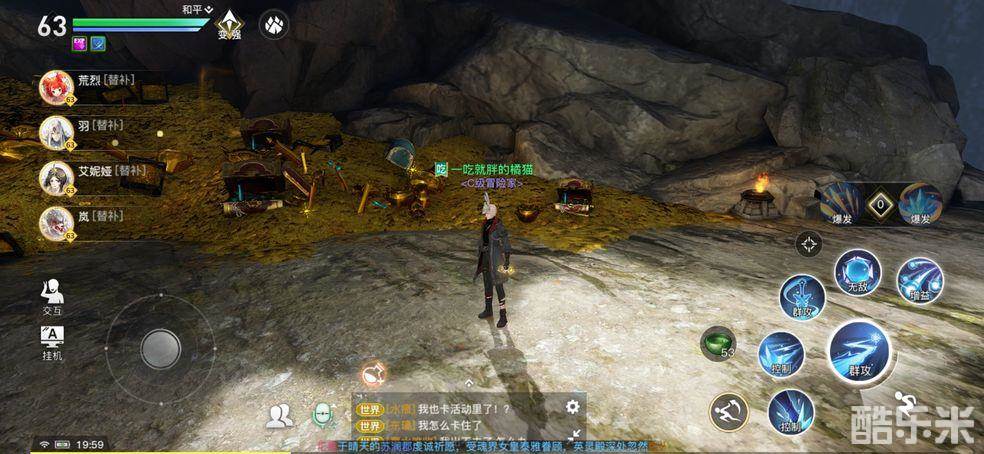
Task: Tap the 交互 interact button
Action: tap(52, 296)
